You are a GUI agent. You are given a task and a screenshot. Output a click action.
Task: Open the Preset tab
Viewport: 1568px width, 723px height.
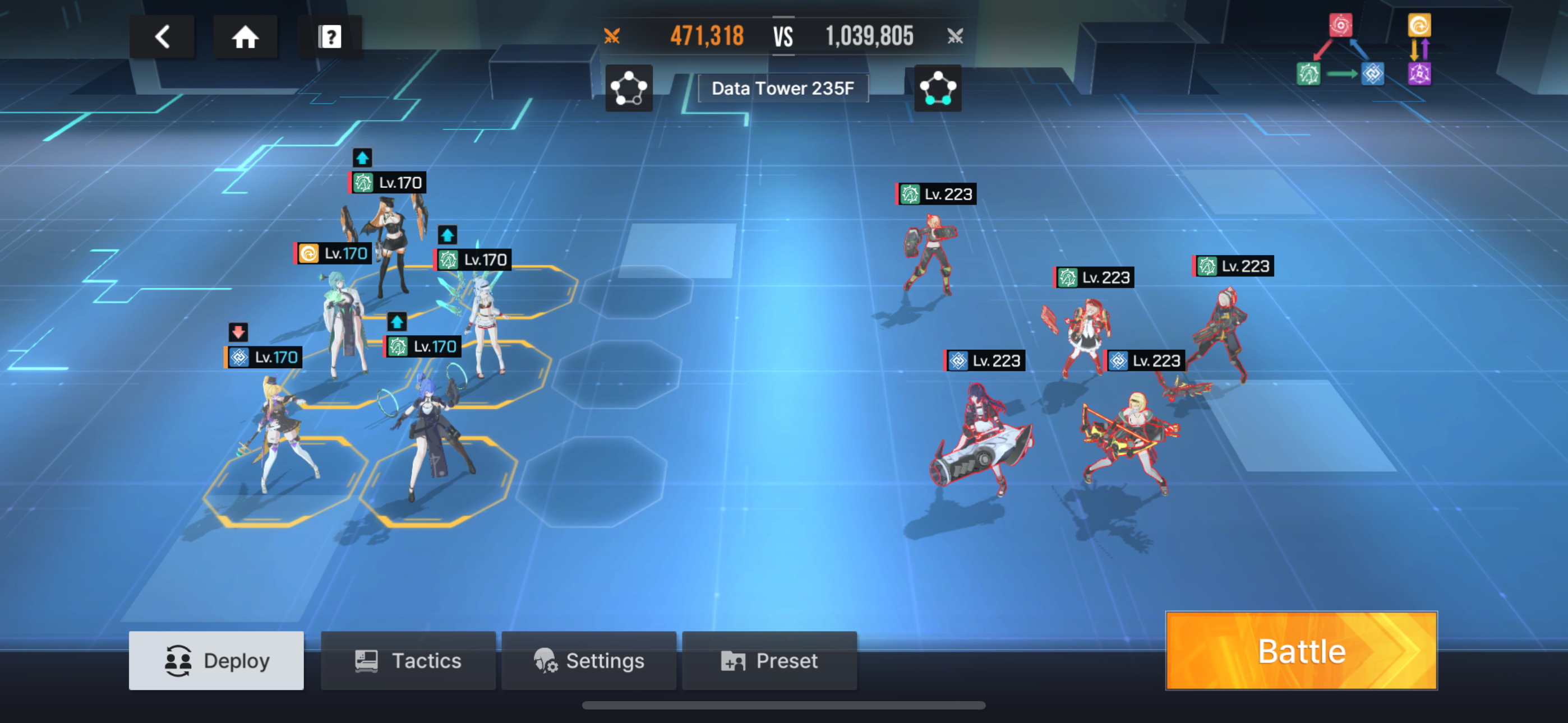(769, 660)
